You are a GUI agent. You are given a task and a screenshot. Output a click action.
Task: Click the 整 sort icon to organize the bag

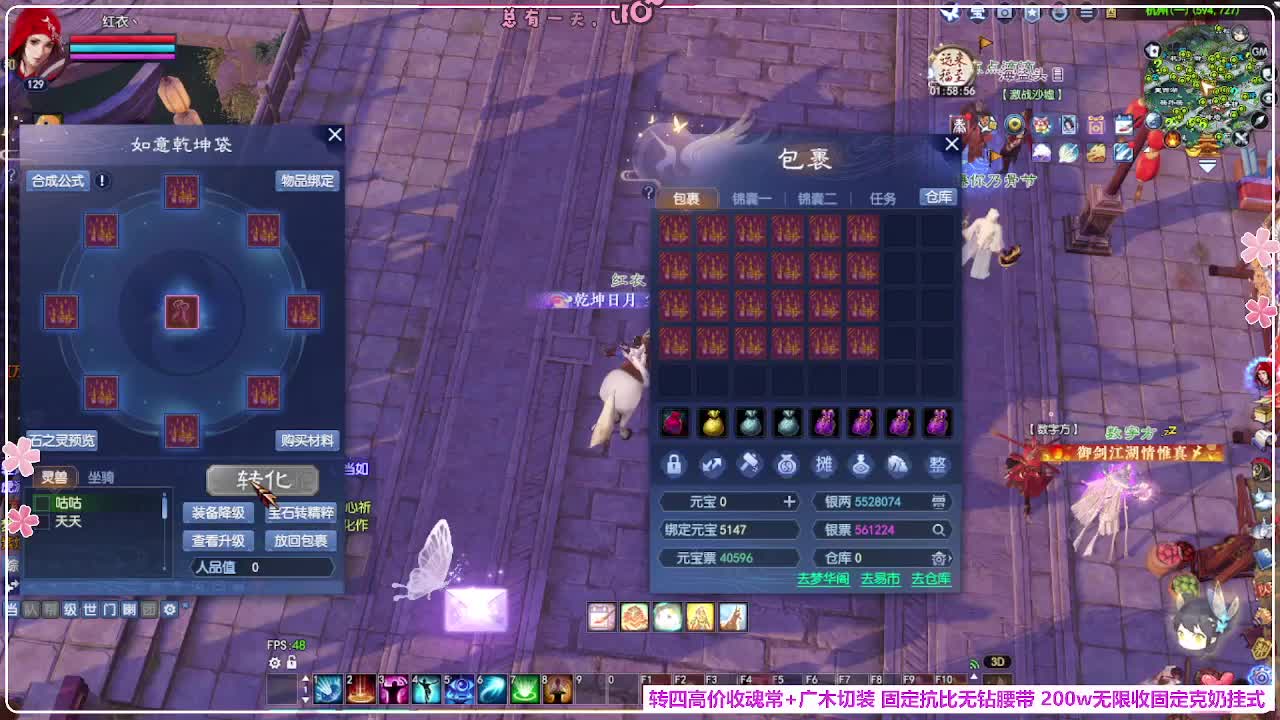point(938,465)
